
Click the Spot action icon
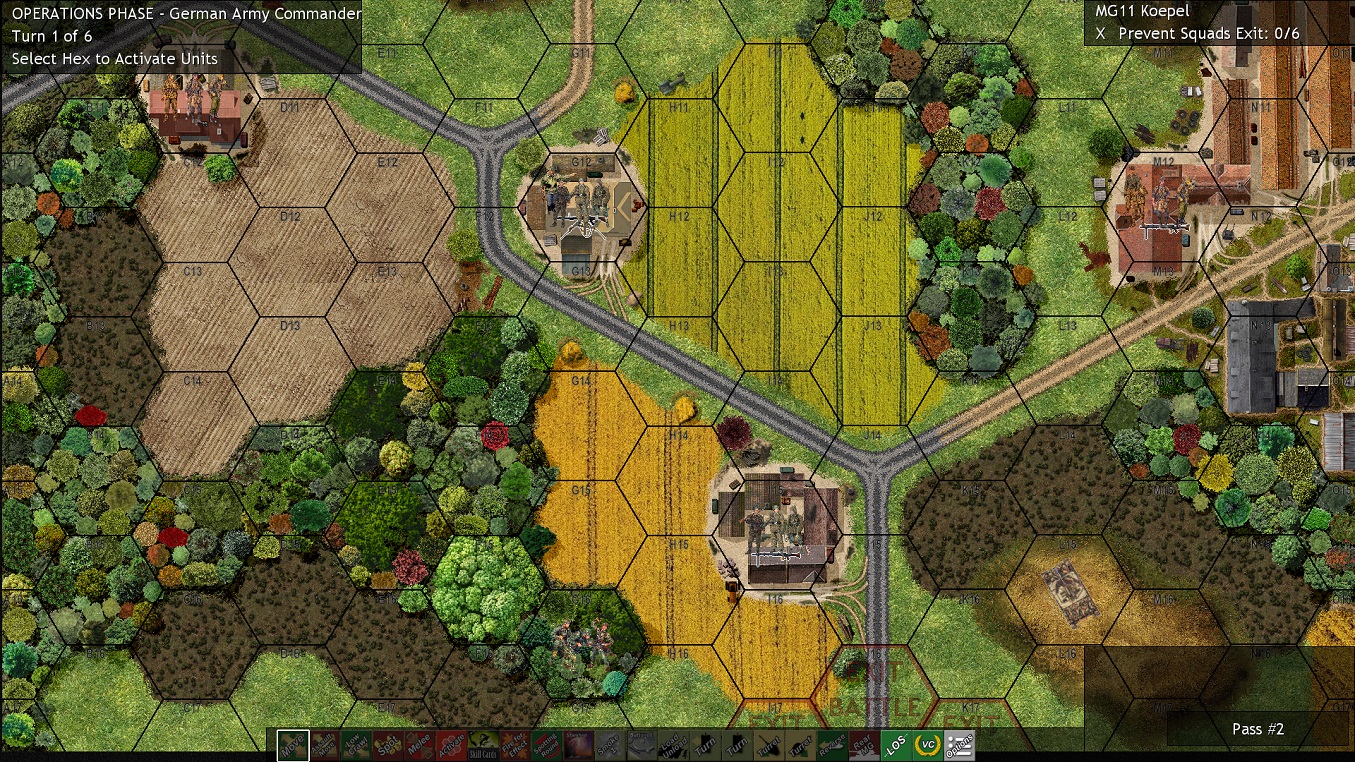388,745
